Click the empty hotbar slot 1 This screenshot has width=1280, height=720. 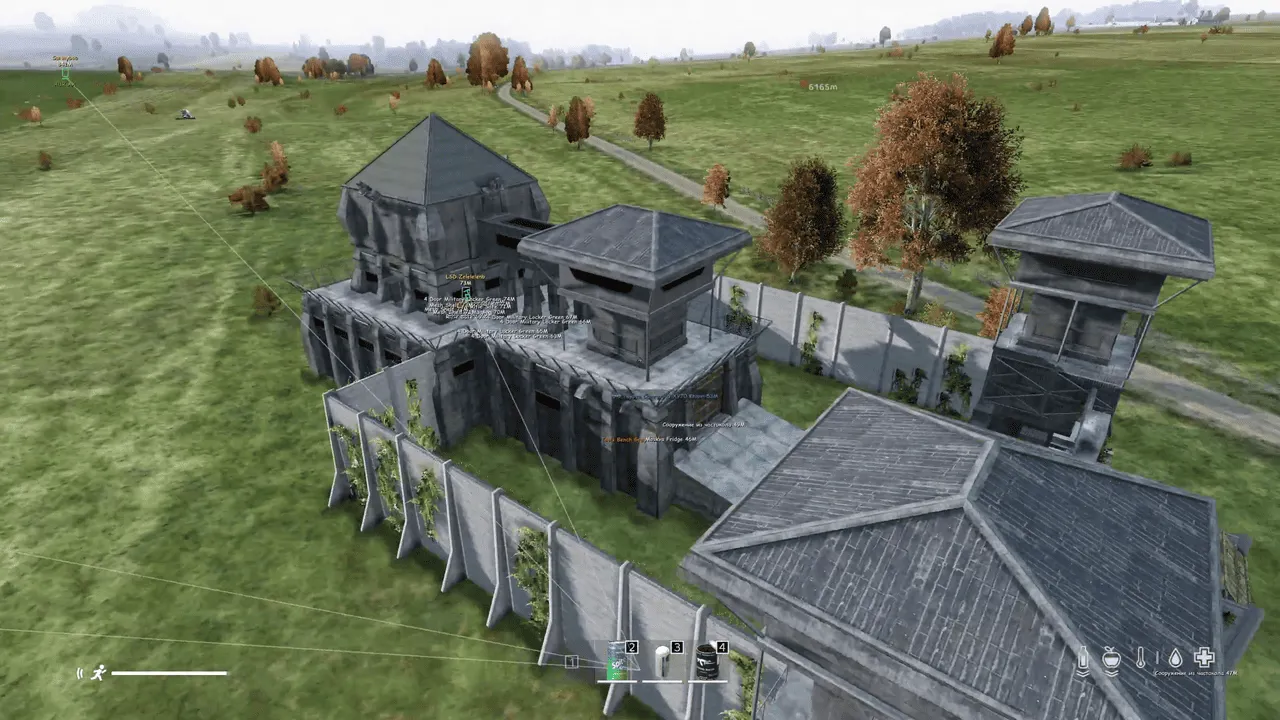point(570,660)
